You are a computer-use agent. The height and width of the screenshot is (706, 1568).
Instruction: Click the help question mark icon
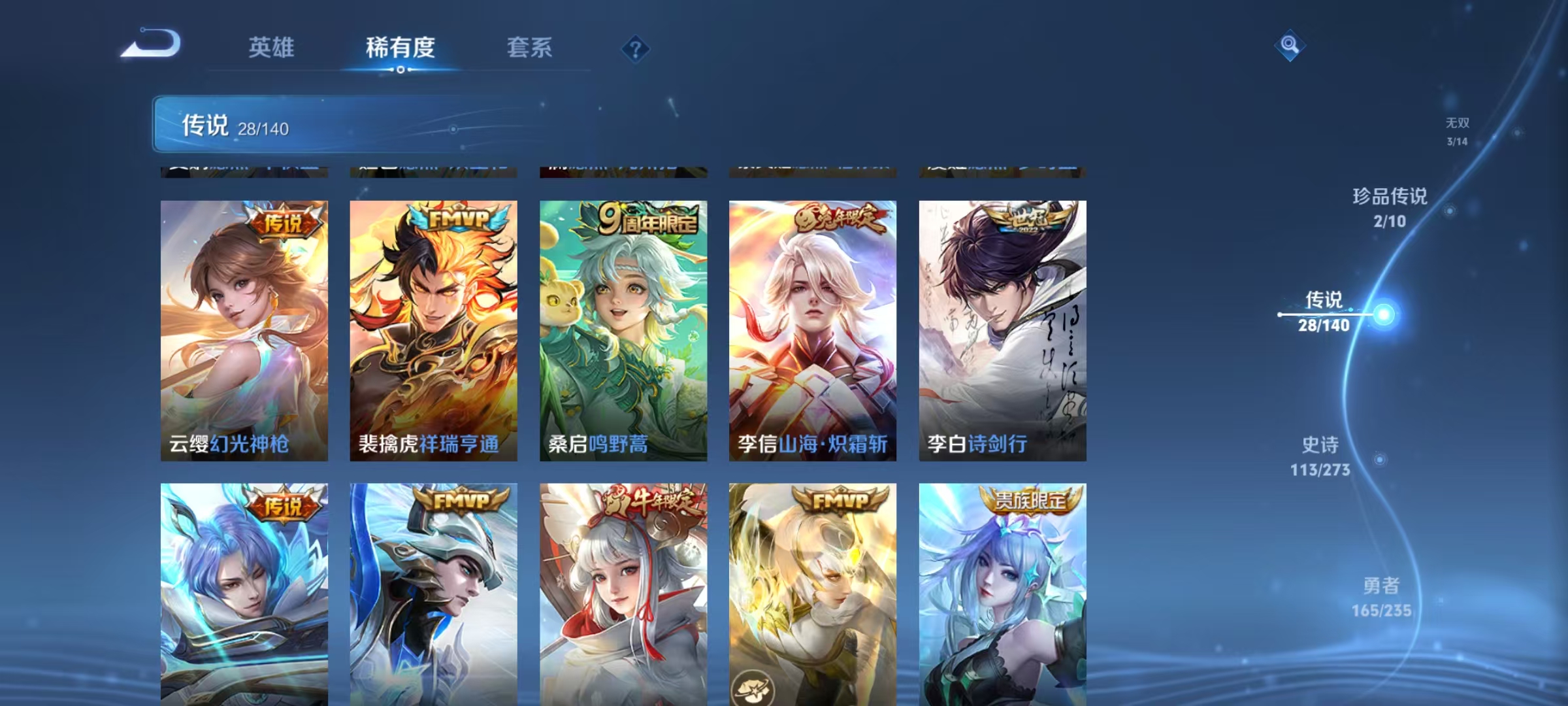click(x=634, y=48)
